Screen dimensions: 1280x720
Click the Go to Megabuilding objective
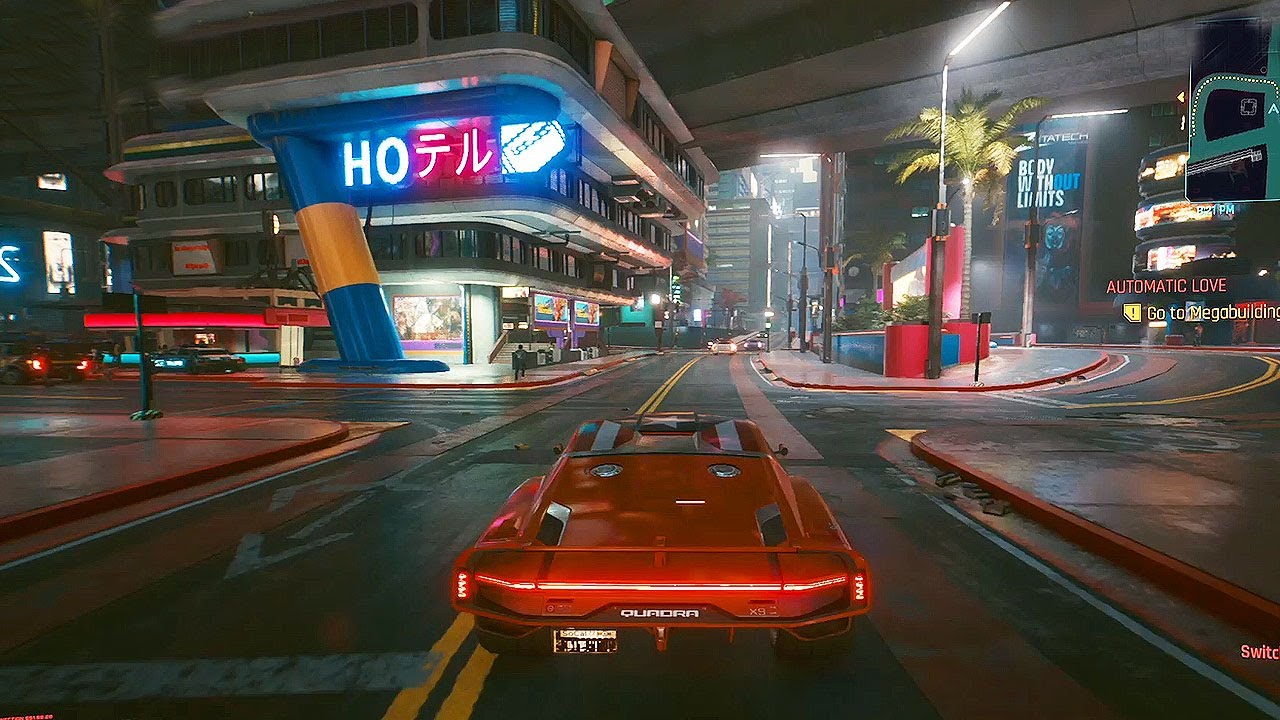[x=1212, y=313]
